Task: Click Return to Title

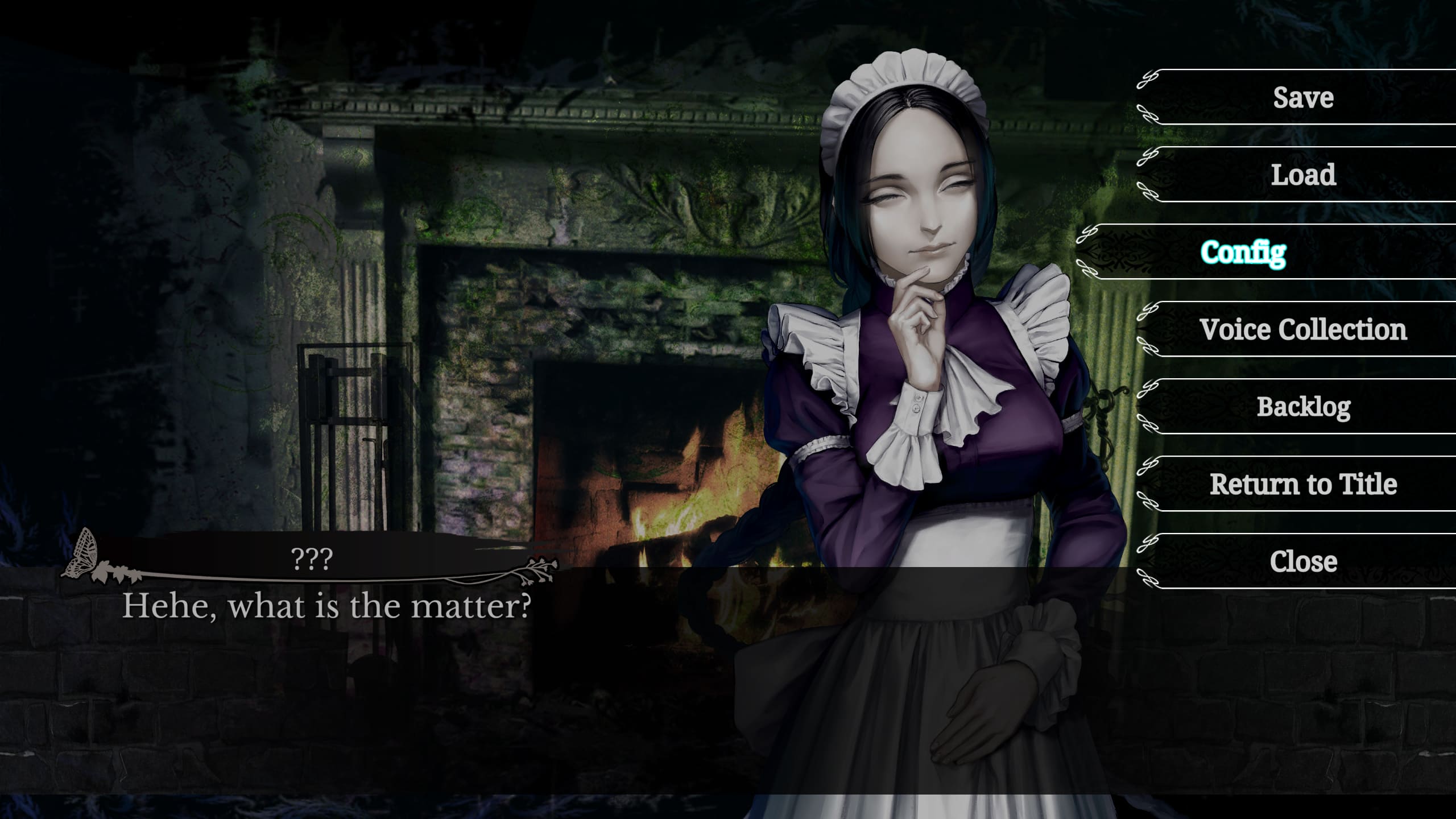Action: (1302, 484)
